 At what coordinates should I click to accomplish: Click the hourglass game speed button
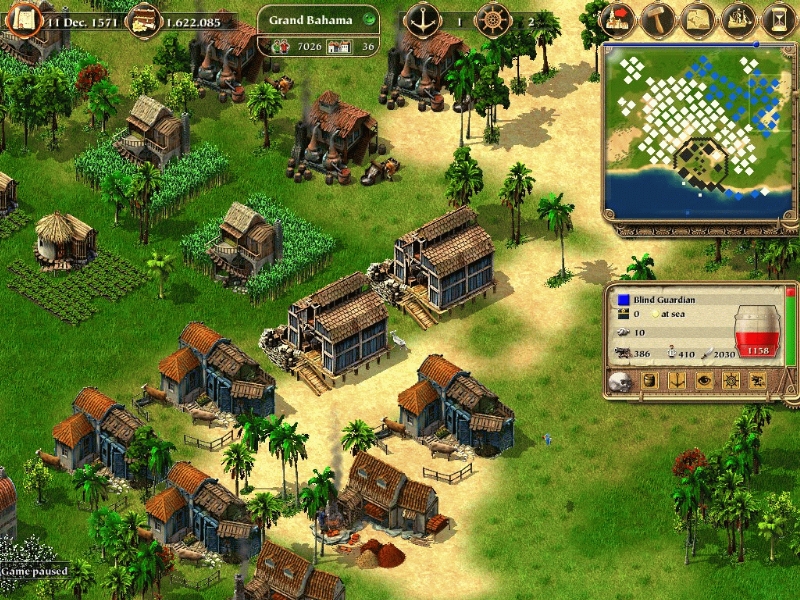(778, 19)
